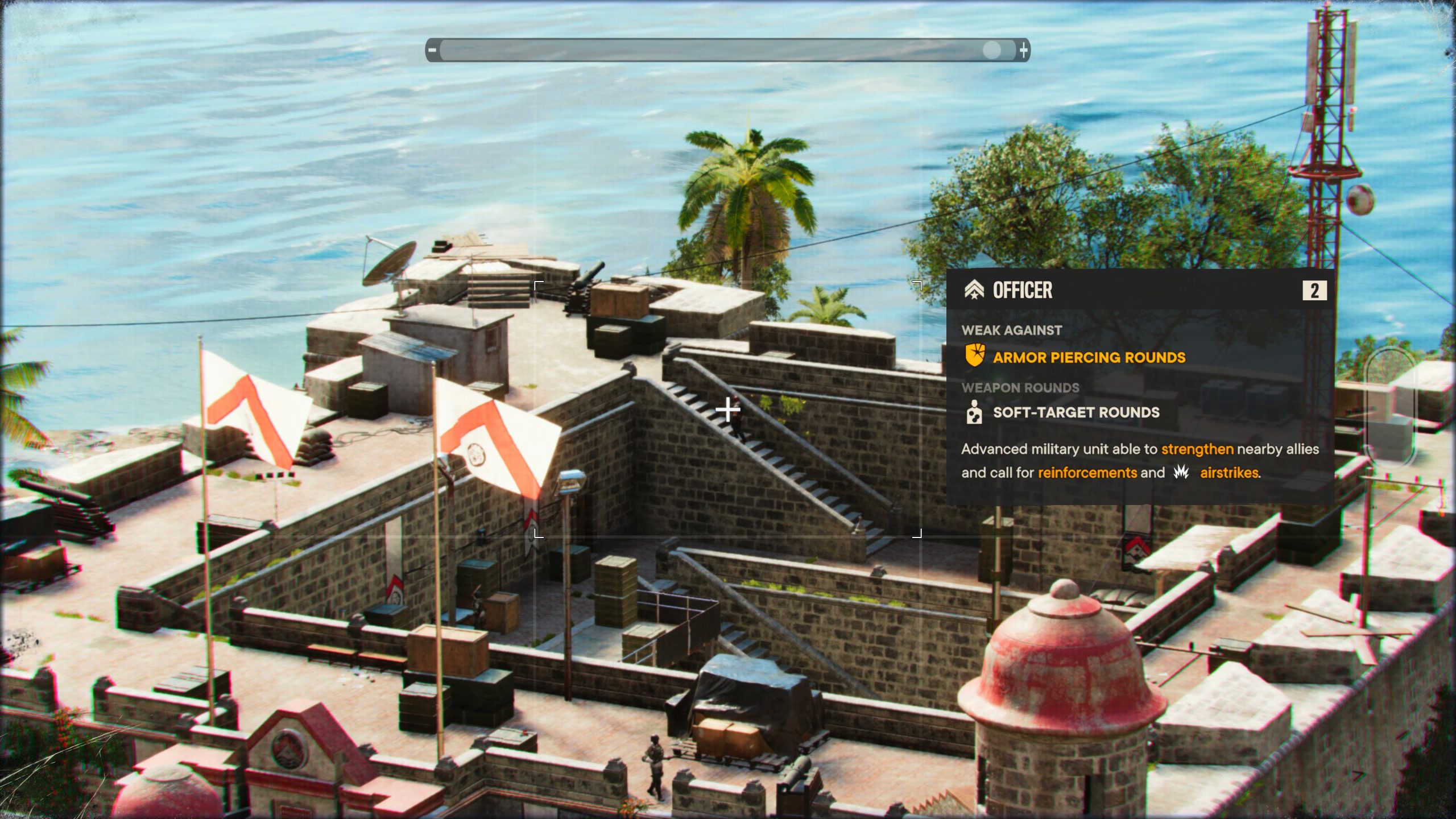Select the Officer rank chevron icon
Viewport: 1456px width, 819px height.
pos(975,290)
